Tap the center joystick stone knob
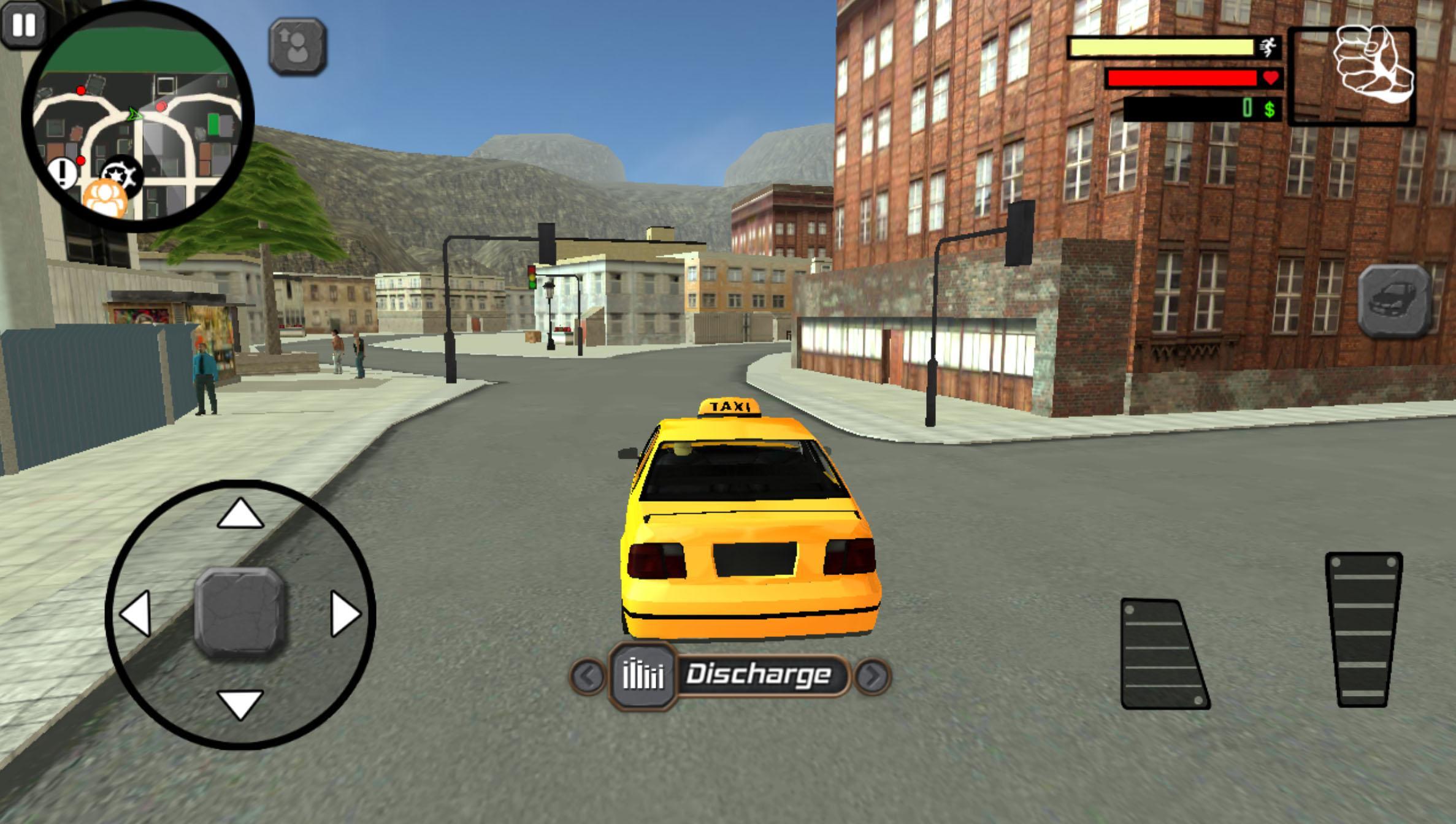This screenshot has width=1456, height=824. (240, 613)
